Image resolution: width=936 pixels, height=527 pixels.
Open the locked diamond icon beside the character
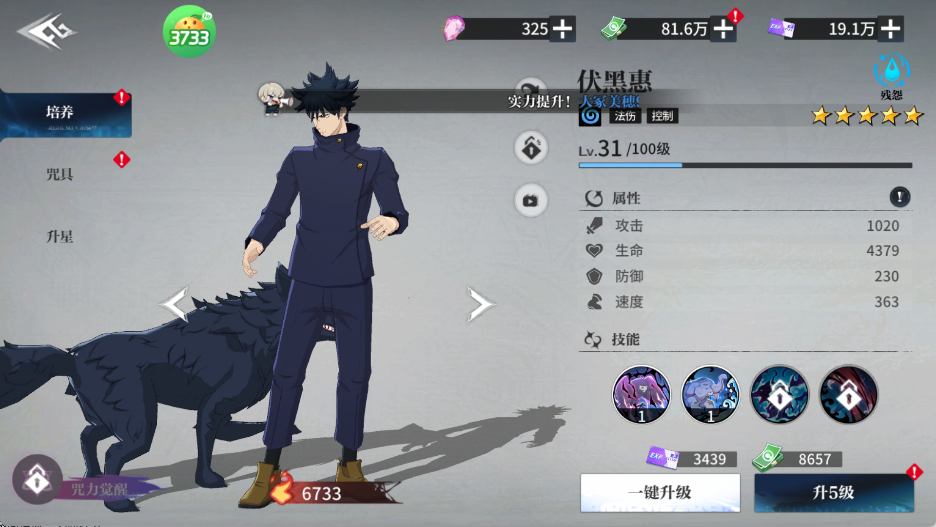[530, 148]
